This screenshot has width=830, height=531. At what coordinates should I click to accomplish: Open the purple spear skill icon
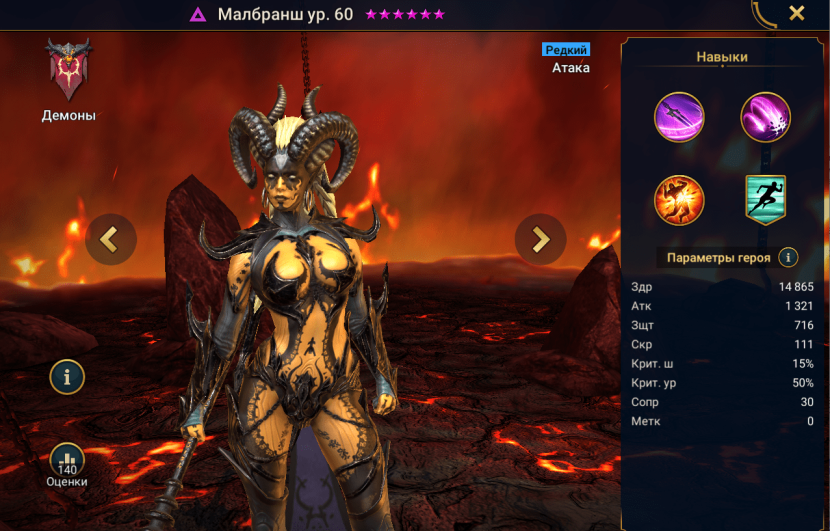[x=679, y=118]
